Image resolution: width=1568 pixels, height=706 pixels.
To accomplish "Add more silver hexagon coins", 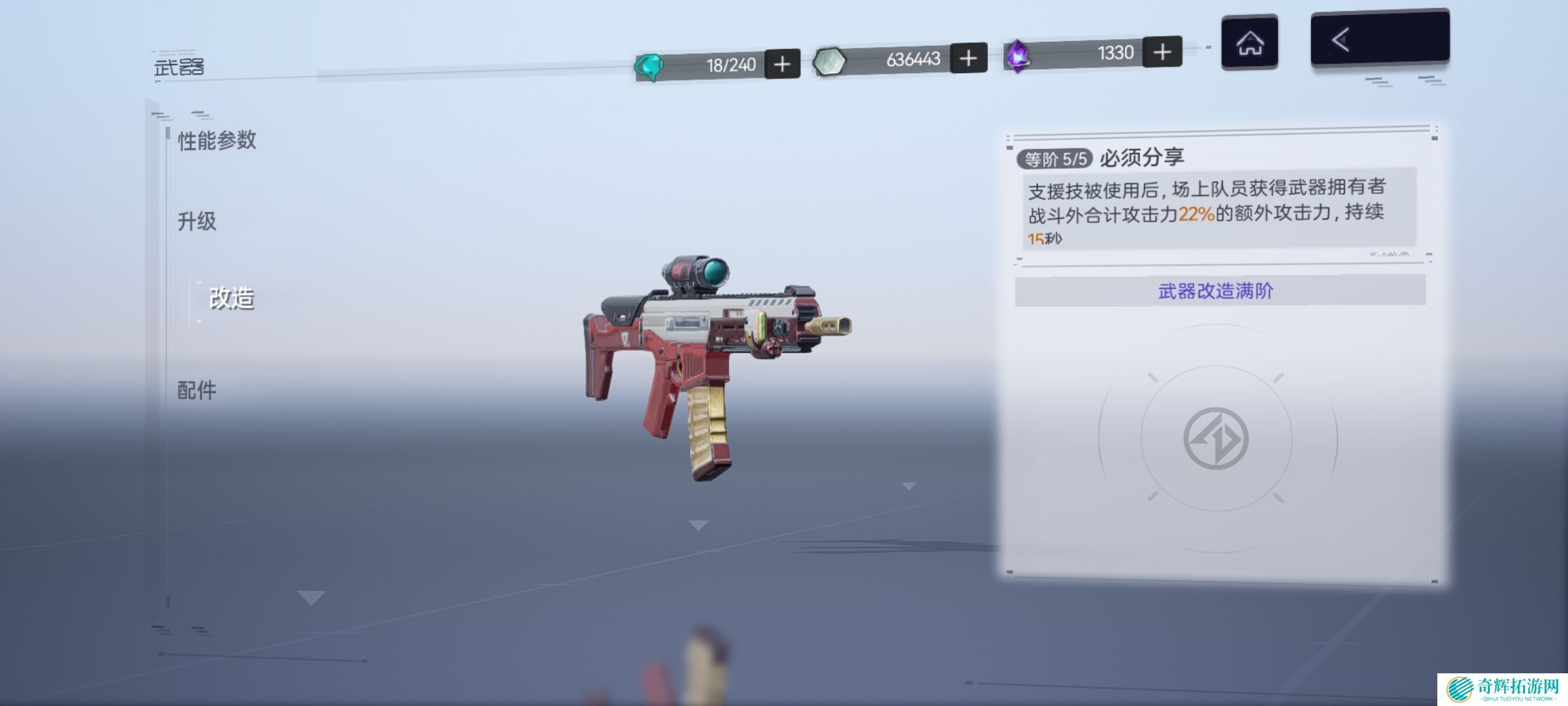I will click(x=968, y=58).
